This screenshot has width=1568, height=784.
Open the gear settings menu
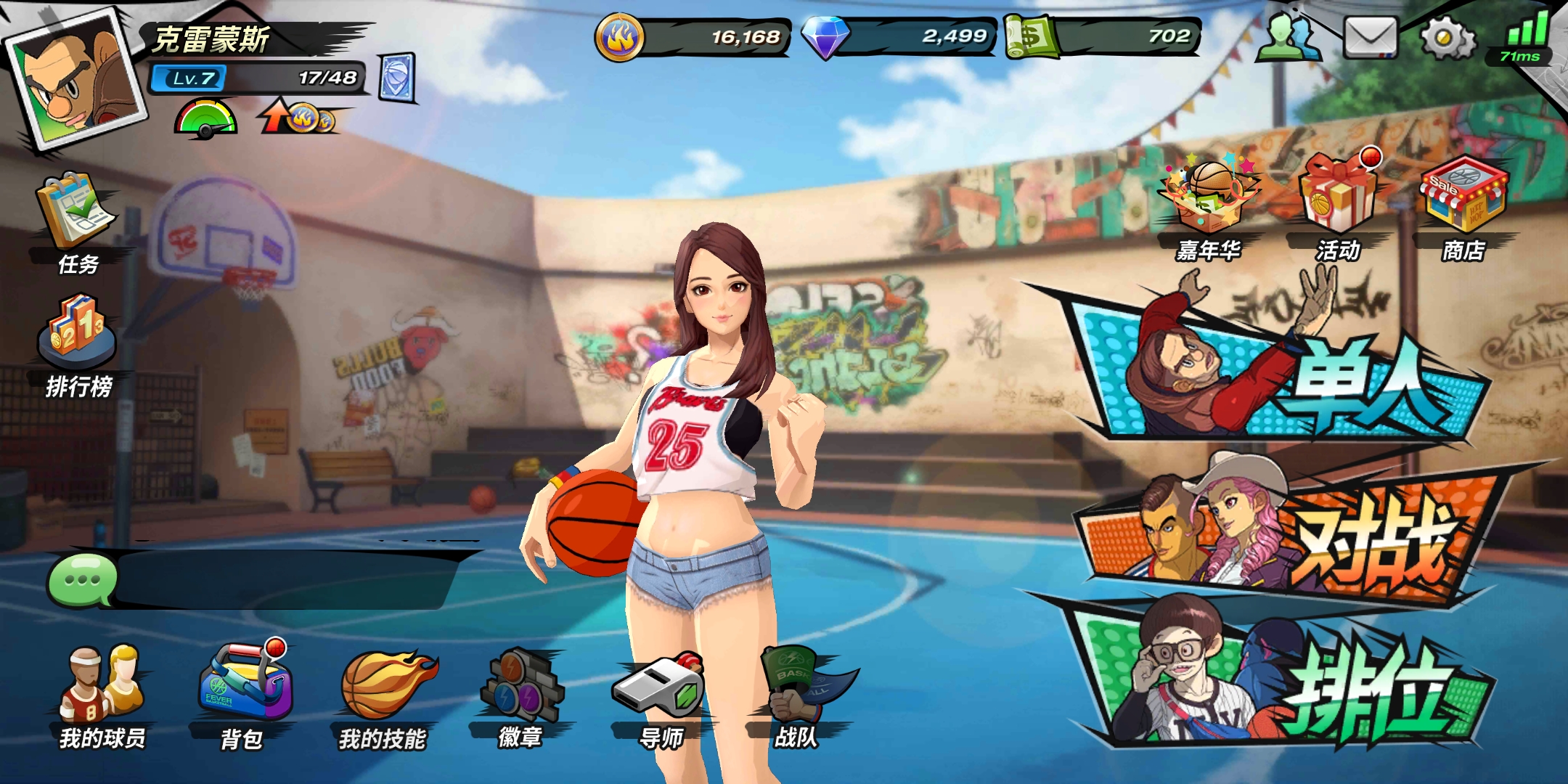[x=1447, y=38]
